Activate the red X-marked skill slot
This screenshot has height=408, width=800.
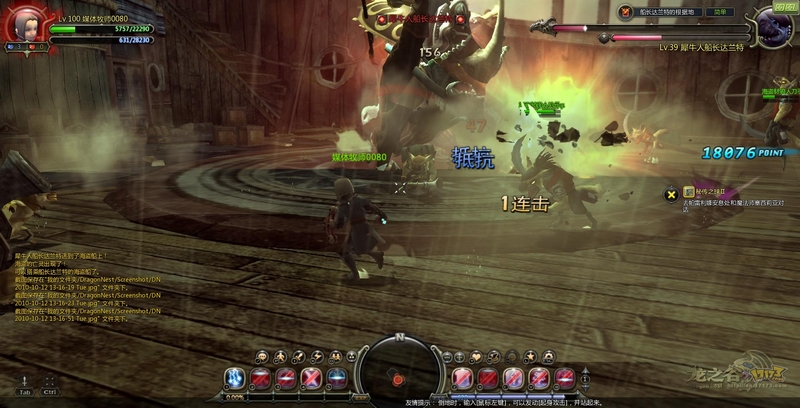(x=311, y=377)
